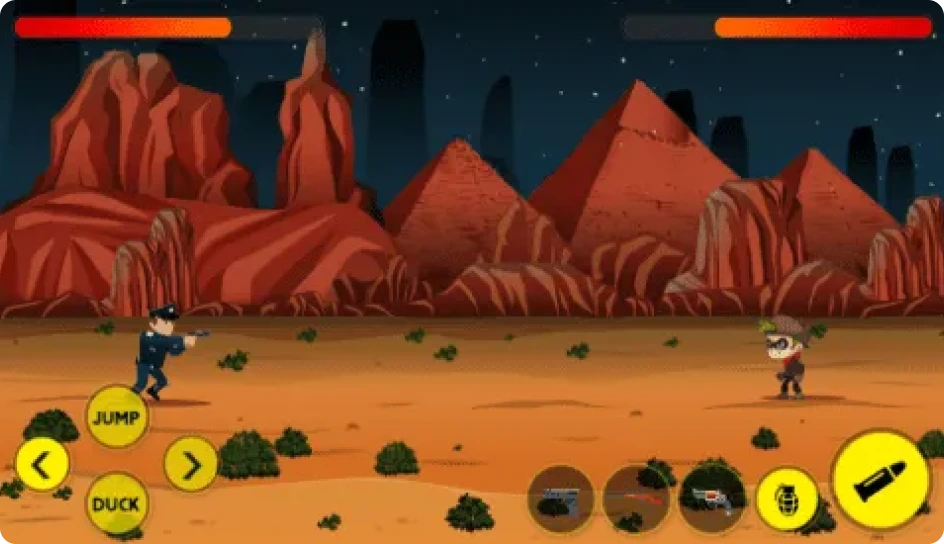Screen dimensions: 944x544
Task: Choose the red rifle weapon slot
Action: [636, 498]
